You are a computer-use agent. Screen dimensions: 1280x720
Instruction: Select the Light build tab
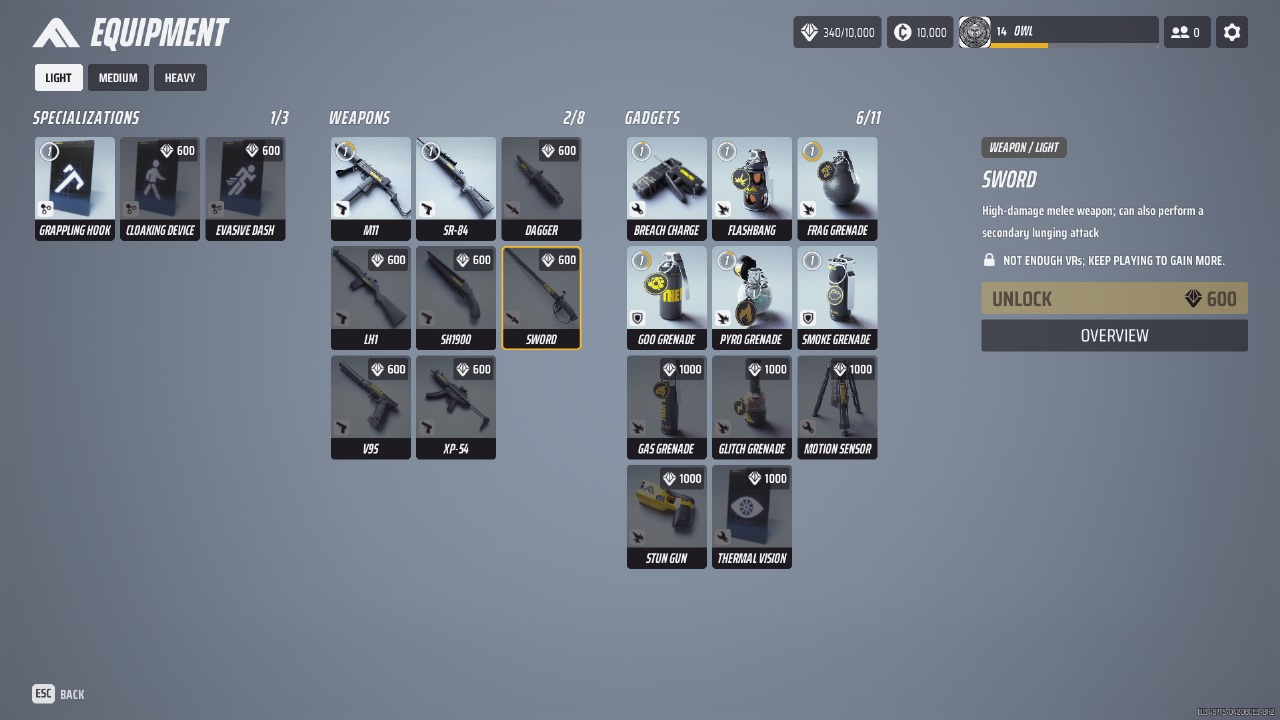click(x=58, y=78)
